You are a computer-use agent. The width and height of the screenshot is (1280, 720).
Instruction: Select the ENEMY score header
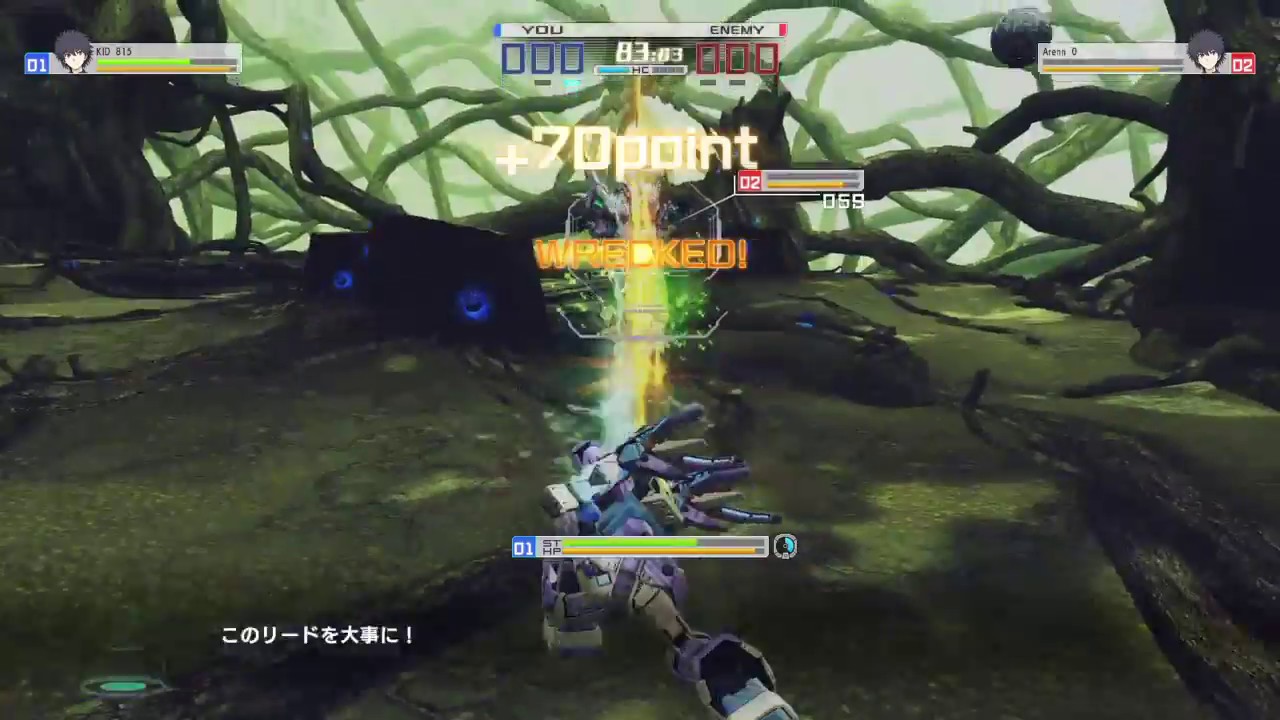click(737, 29)
